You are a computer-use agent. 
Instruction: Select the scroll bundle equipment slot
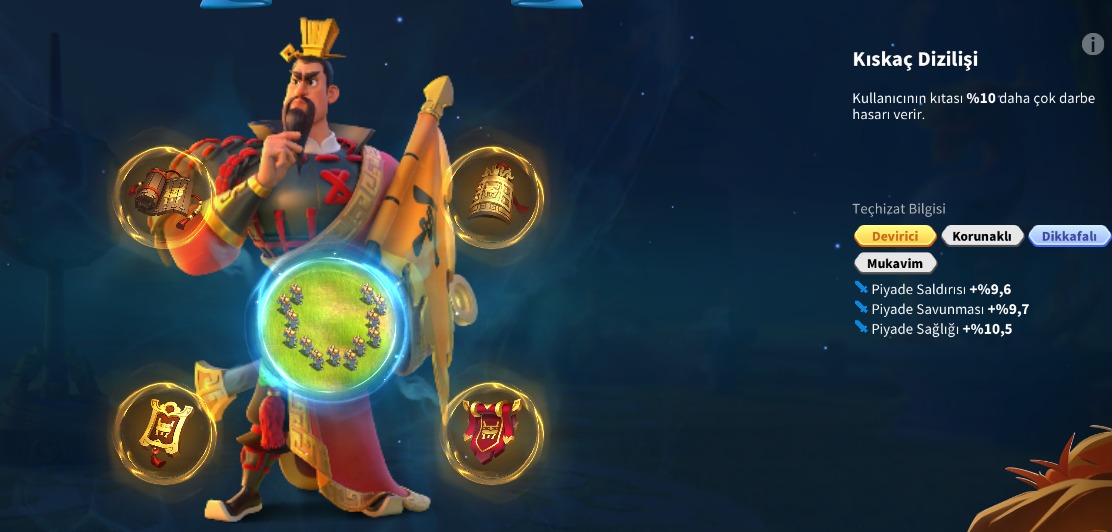[x=165, y=192]
